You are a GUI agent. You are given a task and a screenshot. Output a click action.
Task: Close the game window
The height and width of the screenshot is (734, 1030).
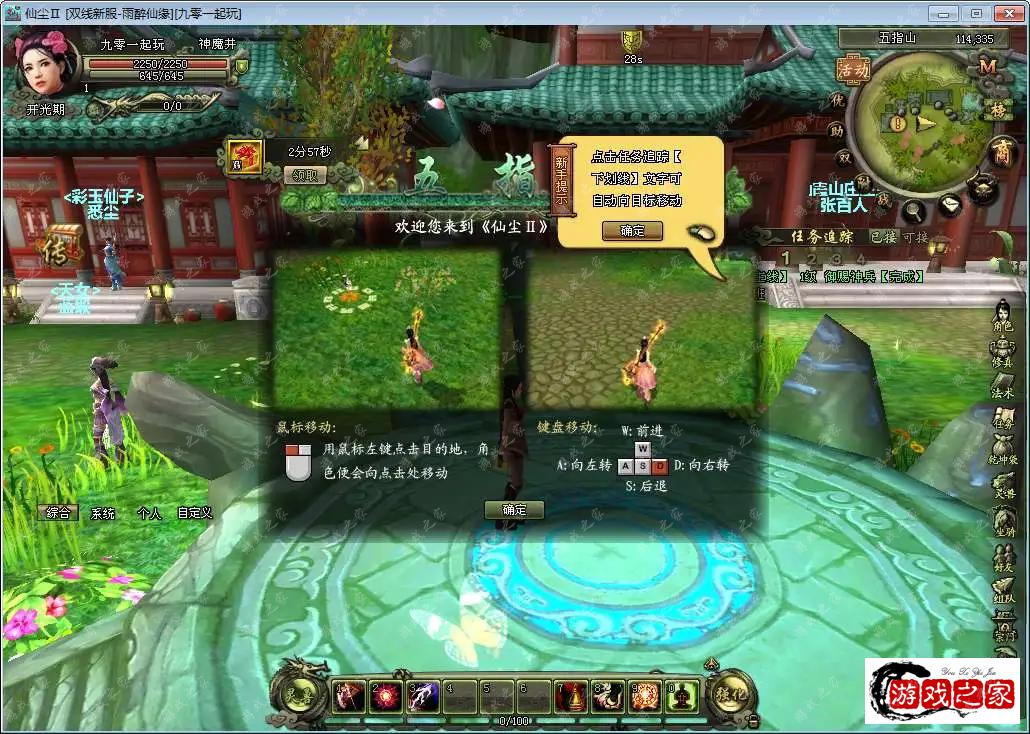coord(1007,13)
